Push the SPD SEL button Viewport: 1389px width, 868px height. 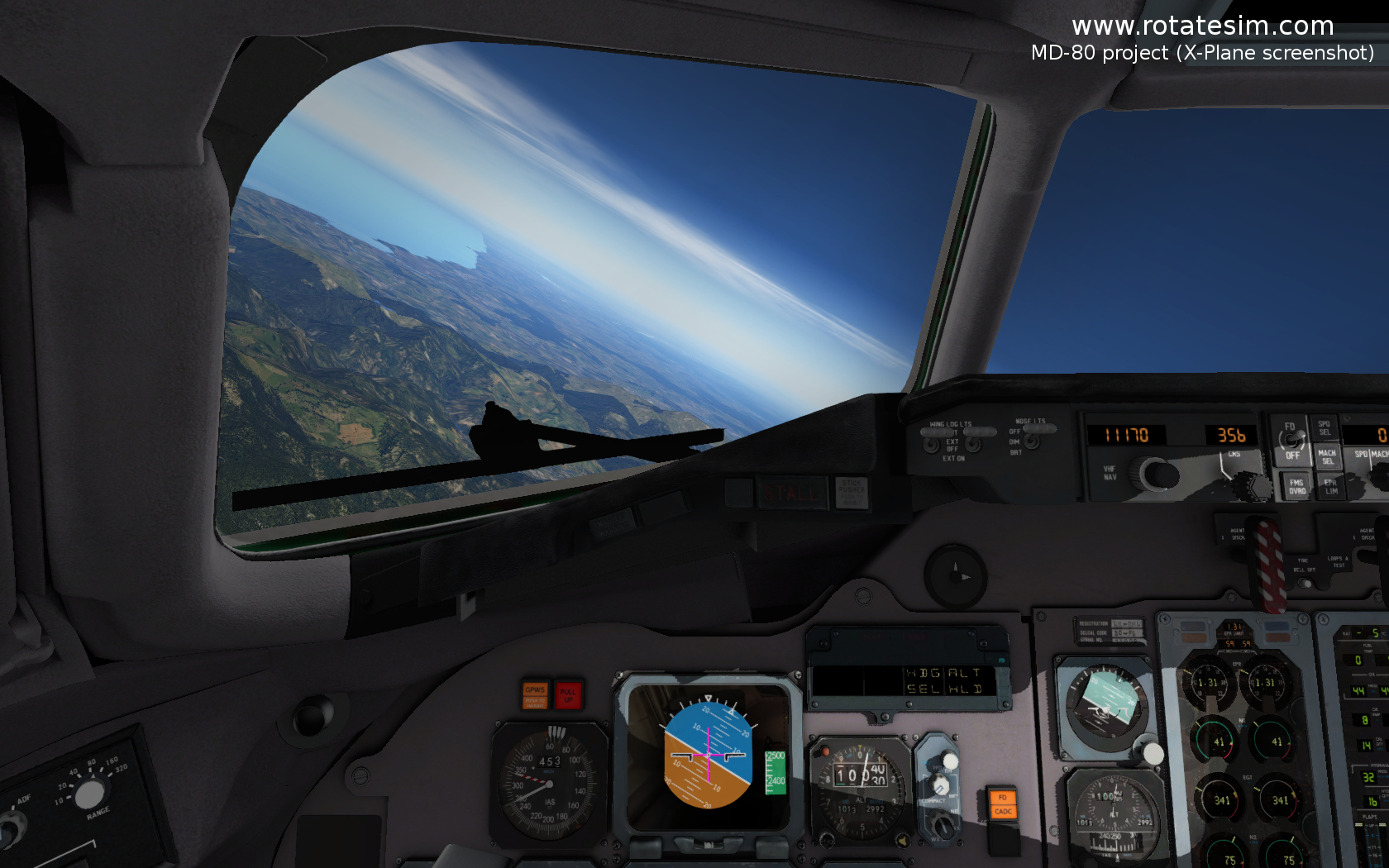(1325, 428)
